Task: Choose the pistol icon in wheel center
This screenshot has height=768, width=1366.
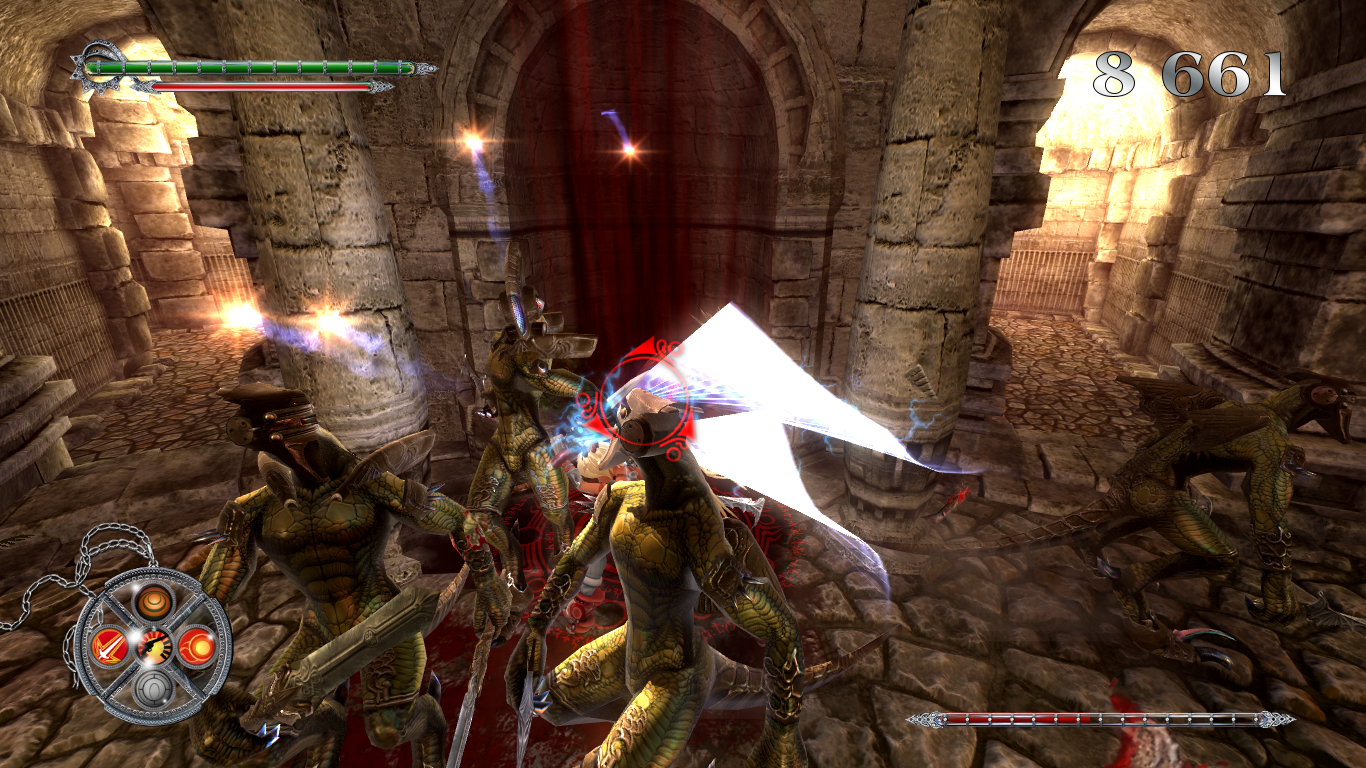Action: 154,646
